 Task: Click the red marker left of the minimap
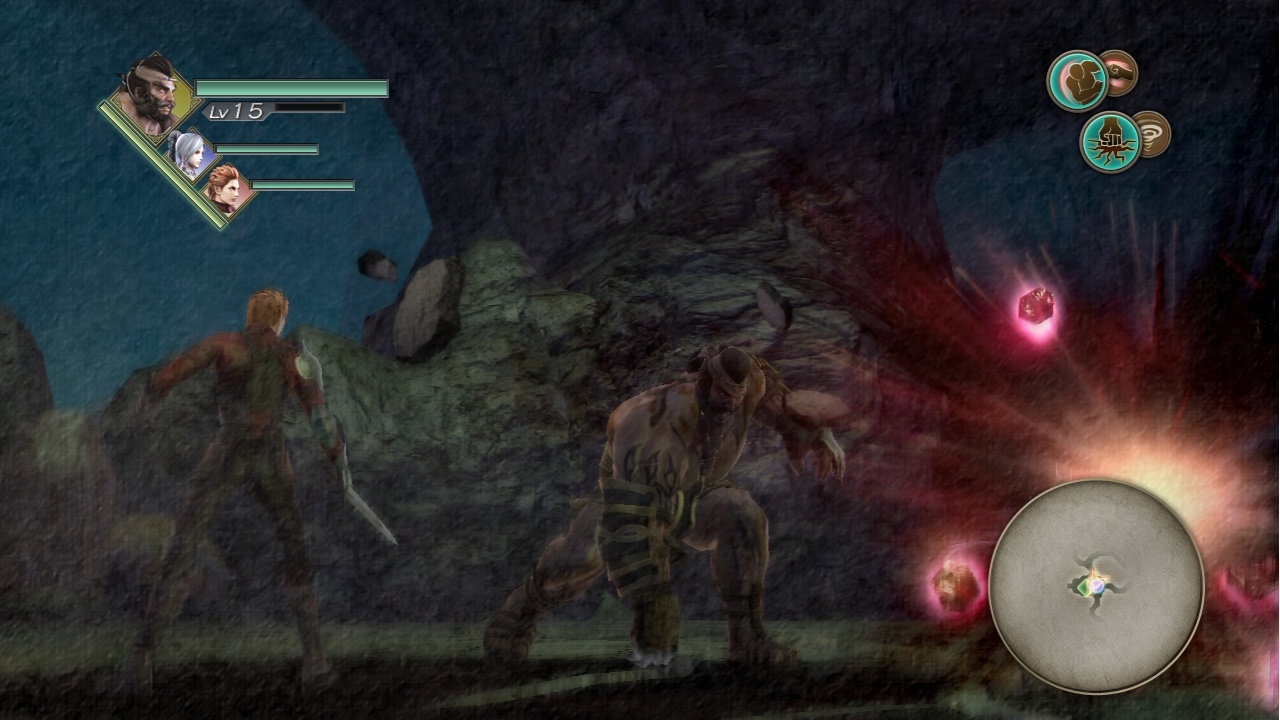pyautogui.click(x=953, y=585)
